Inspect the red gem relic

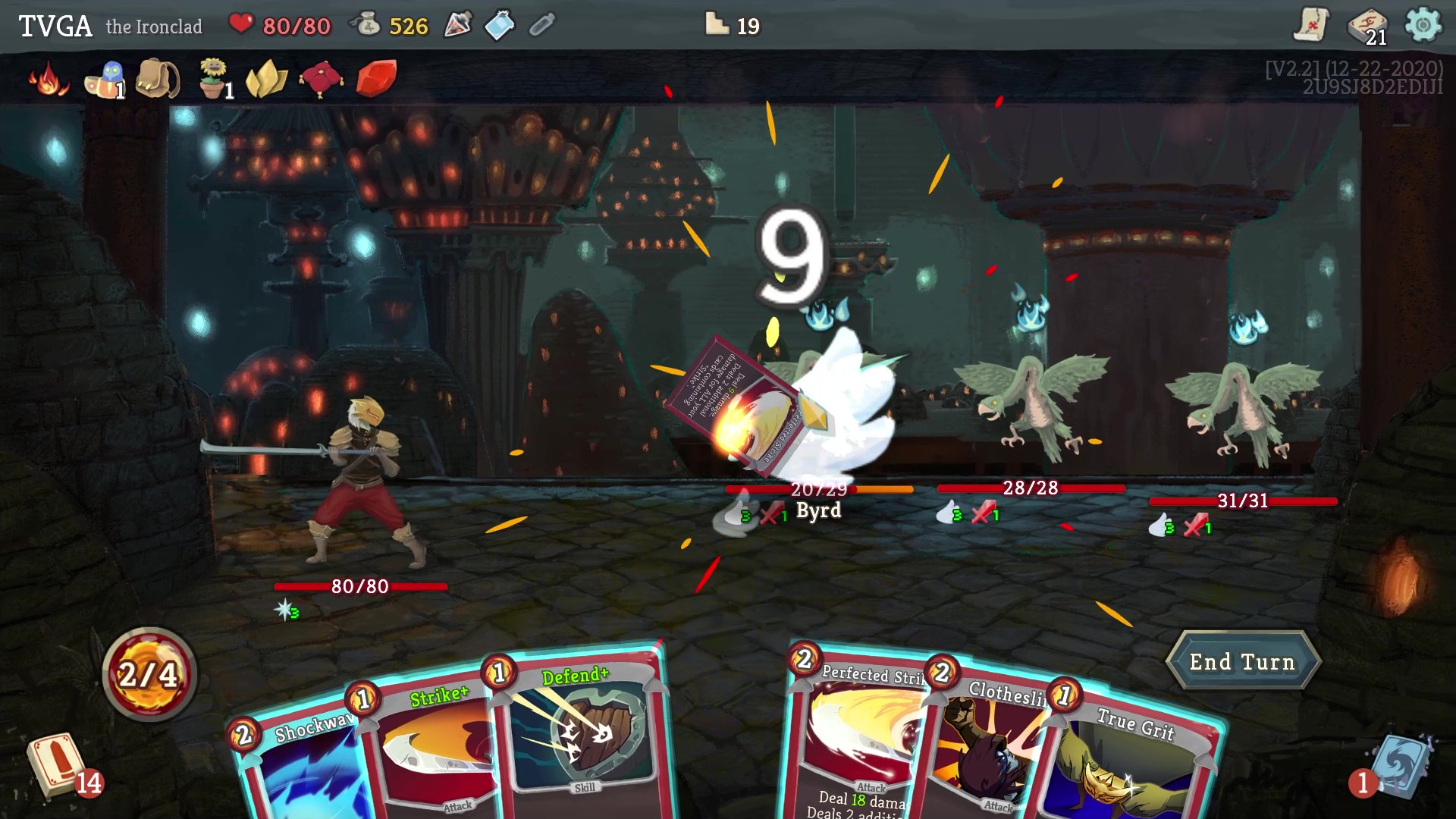tap(376, 79)
